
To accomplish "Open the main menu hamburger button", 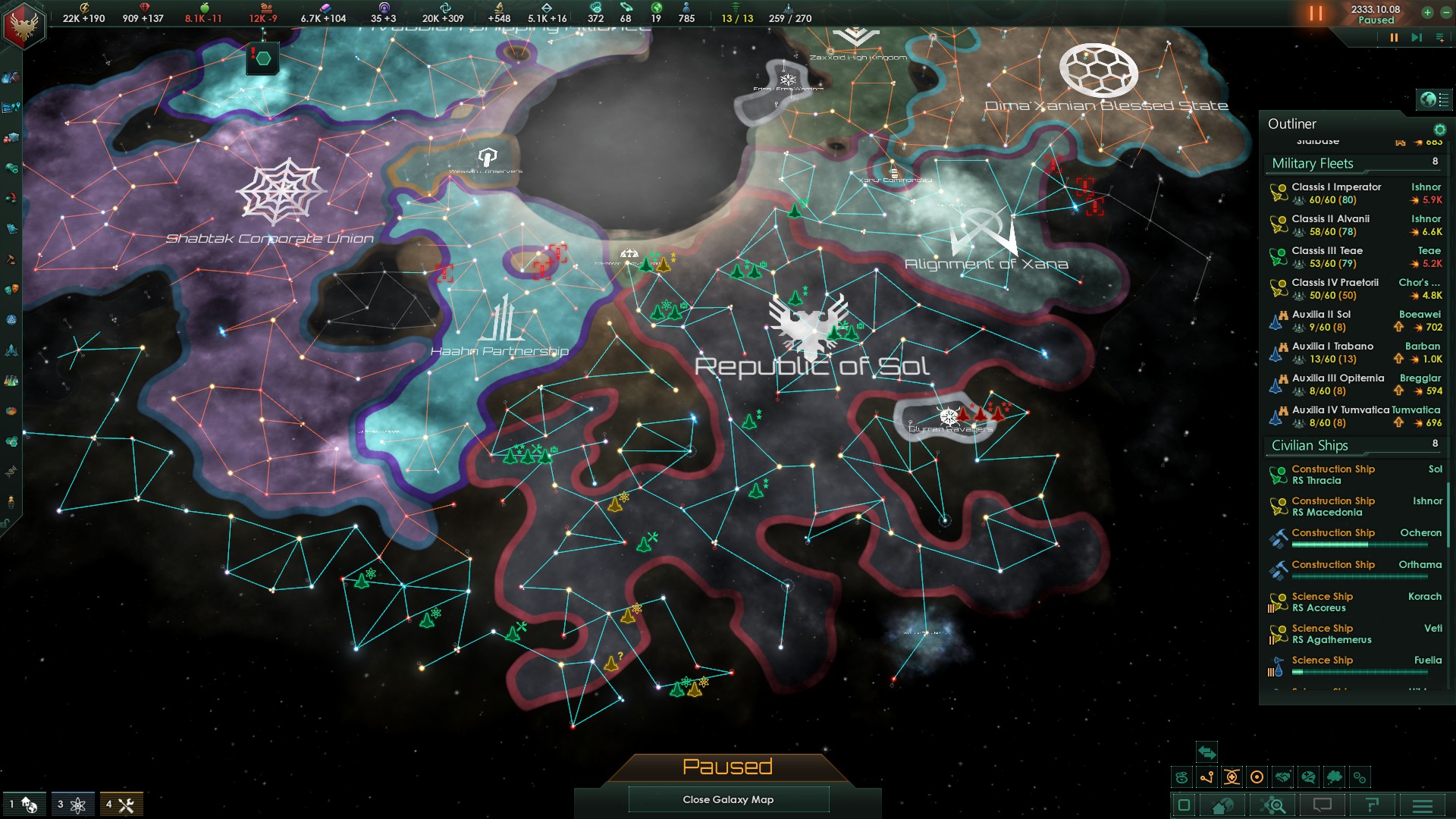I will click(x=1423, y=805).
